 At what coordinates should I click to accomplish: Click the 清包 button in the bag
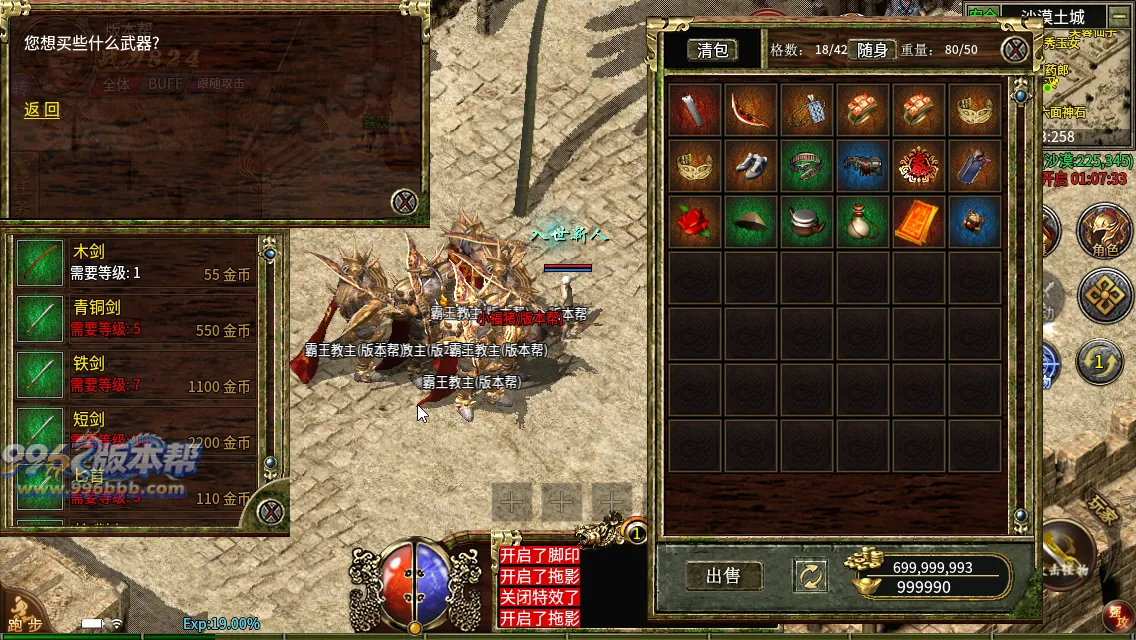pyautogui.click(x=713, y=50)
